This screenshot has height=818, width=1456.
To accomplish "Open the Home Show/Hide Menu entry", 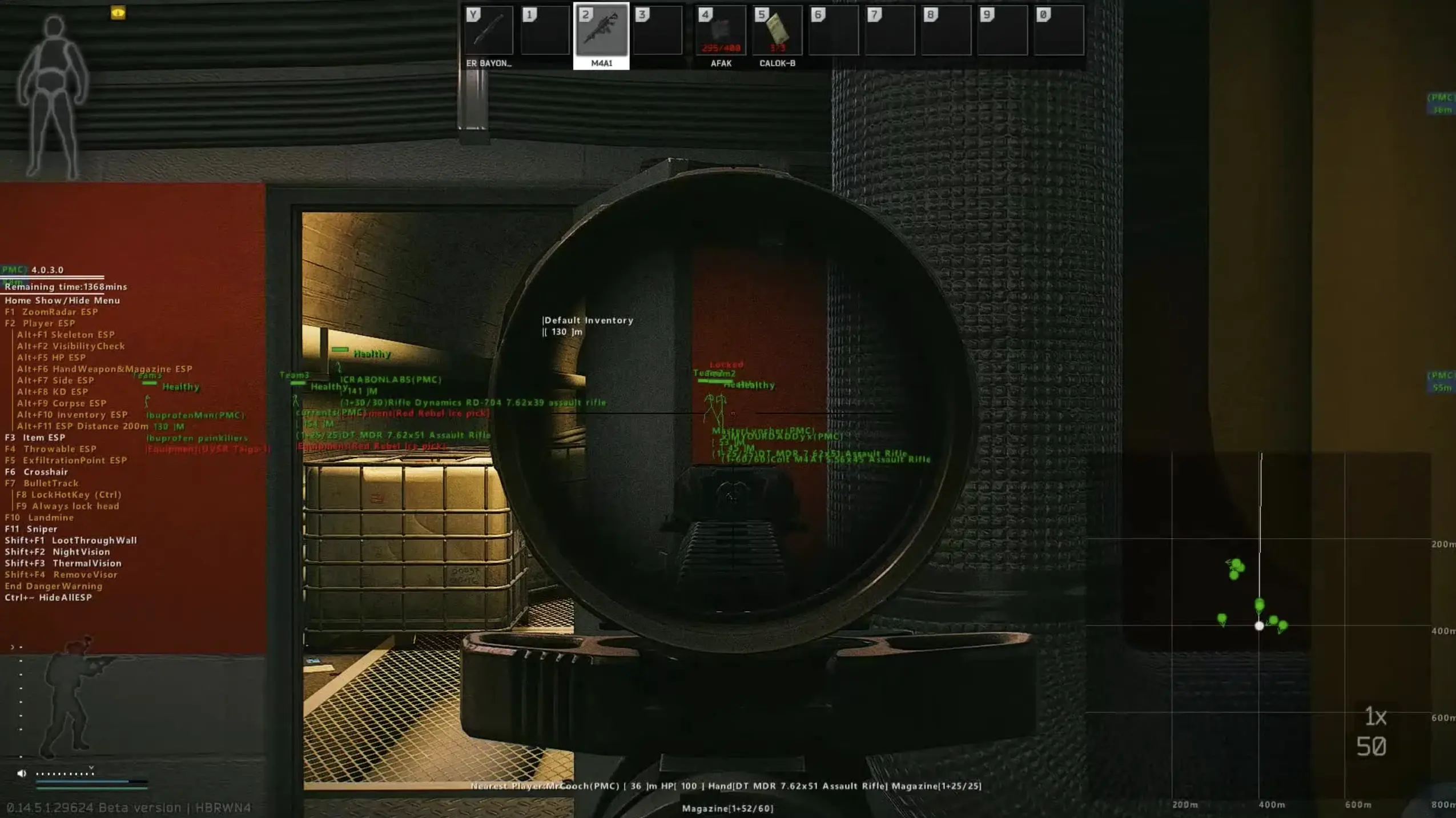I will (x=62, y=300).
